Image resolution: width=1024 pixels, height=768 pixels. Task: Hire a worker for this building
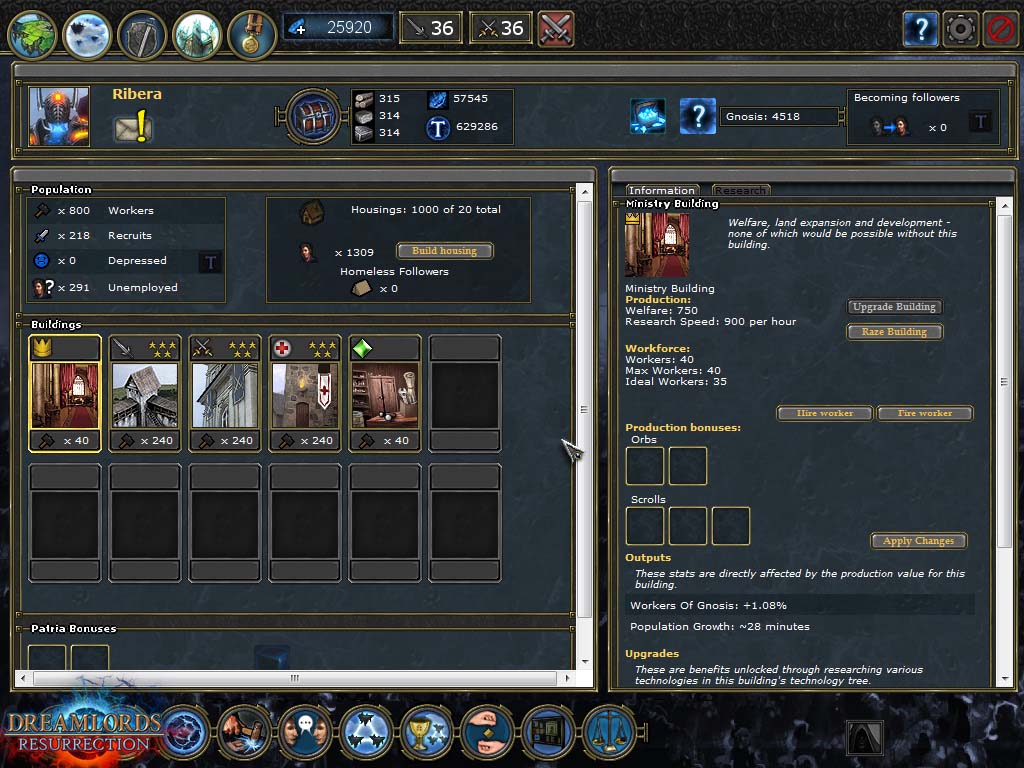825,413
